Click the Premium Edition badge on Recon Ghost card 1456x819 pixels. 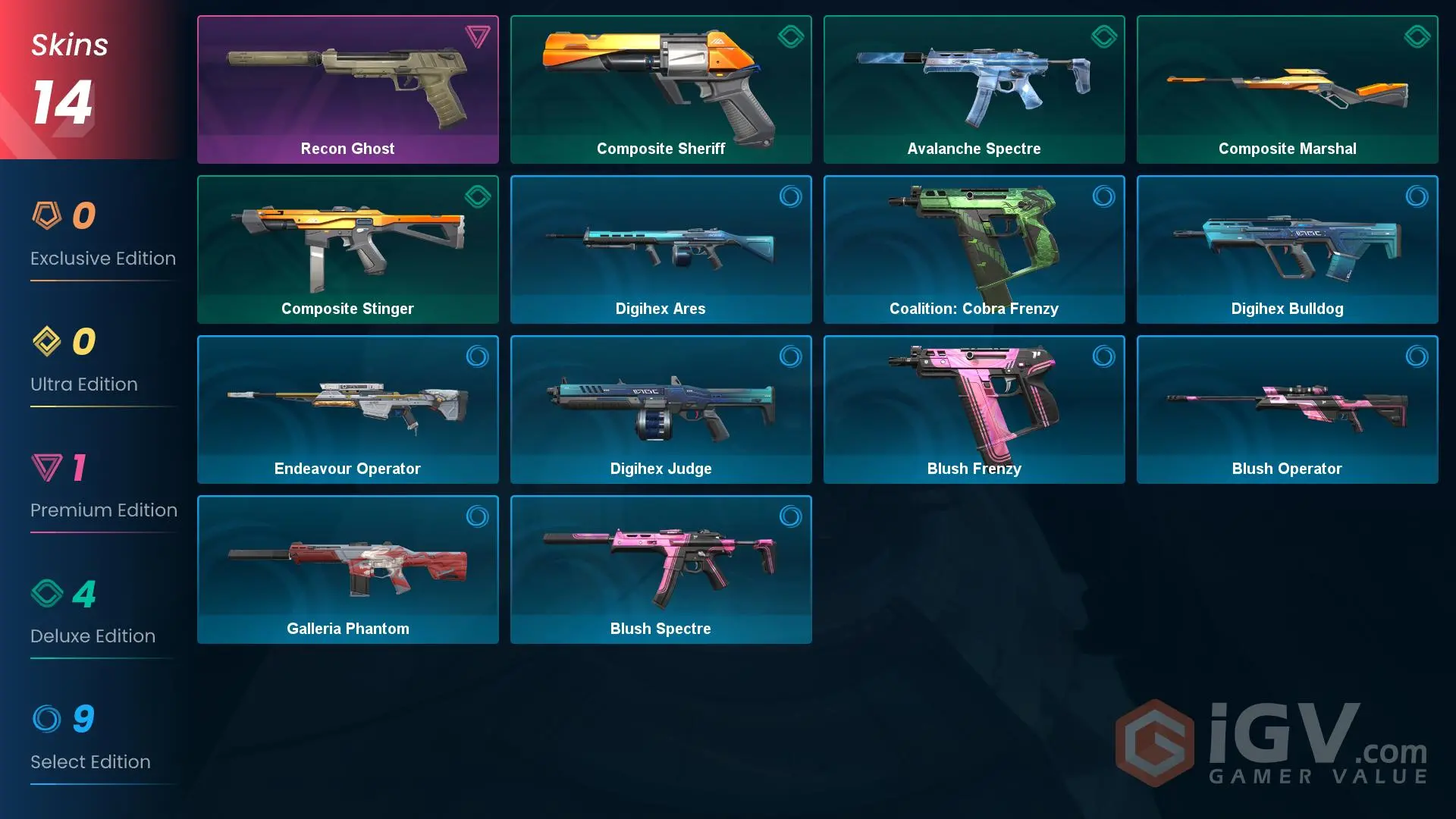pyautogui.click(x=477, y=36)
